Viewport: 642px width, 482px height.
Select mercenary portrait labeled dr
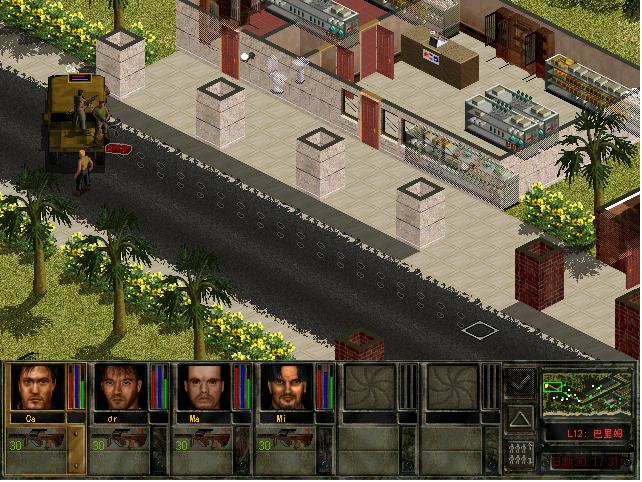point(121,388)
